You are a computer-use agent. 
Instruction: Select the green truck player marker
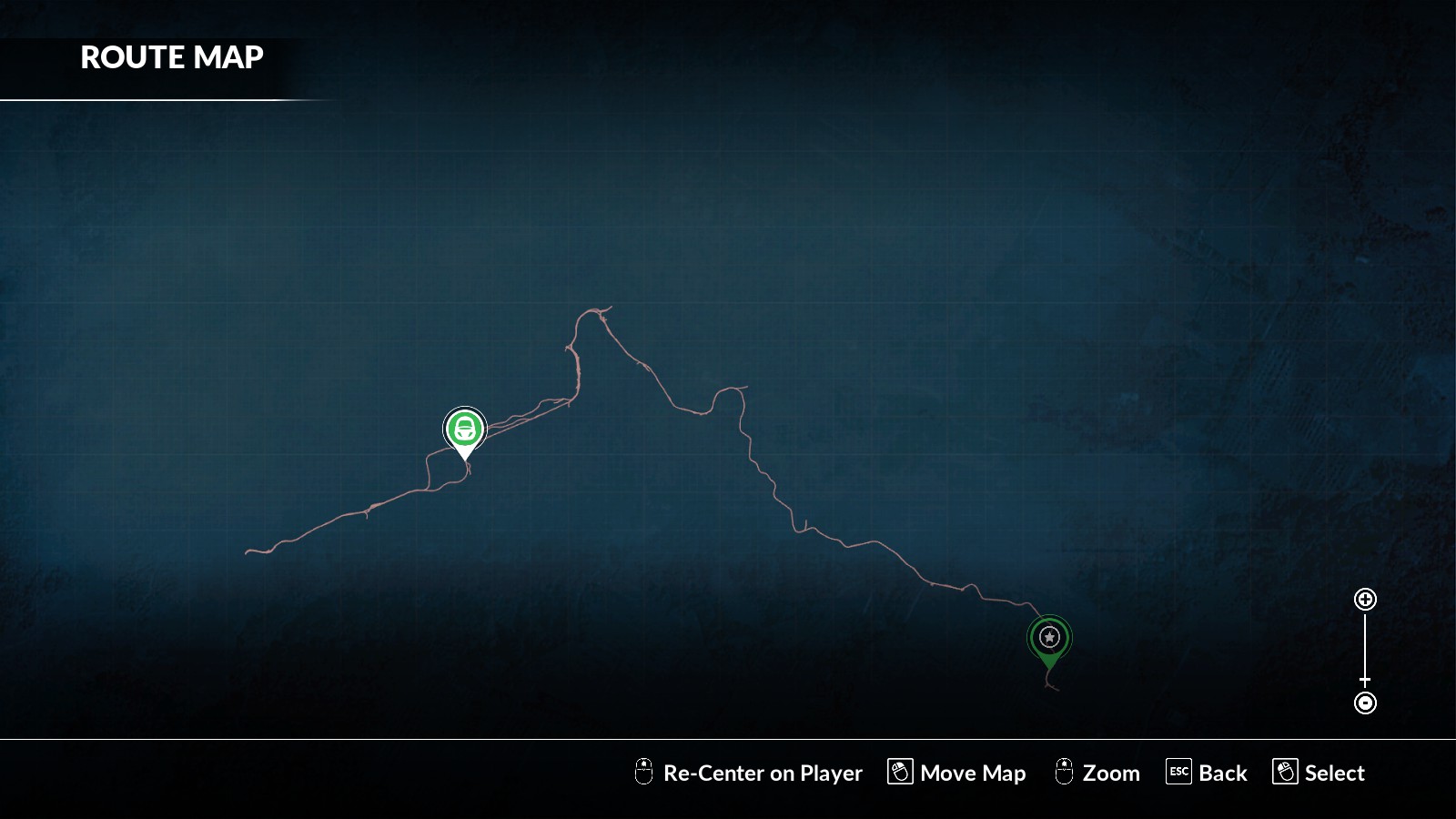point(465,429)
